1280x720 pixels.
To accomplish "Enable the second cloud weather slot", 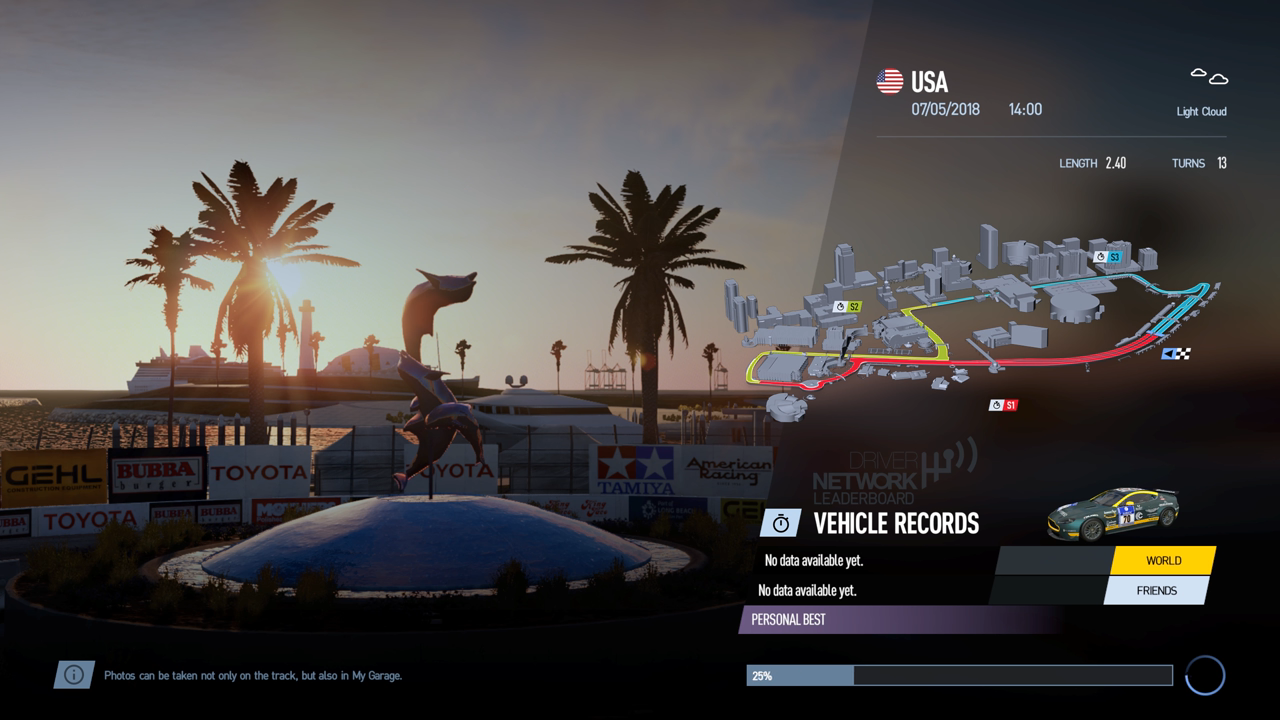I will [x=1217, y=77].
